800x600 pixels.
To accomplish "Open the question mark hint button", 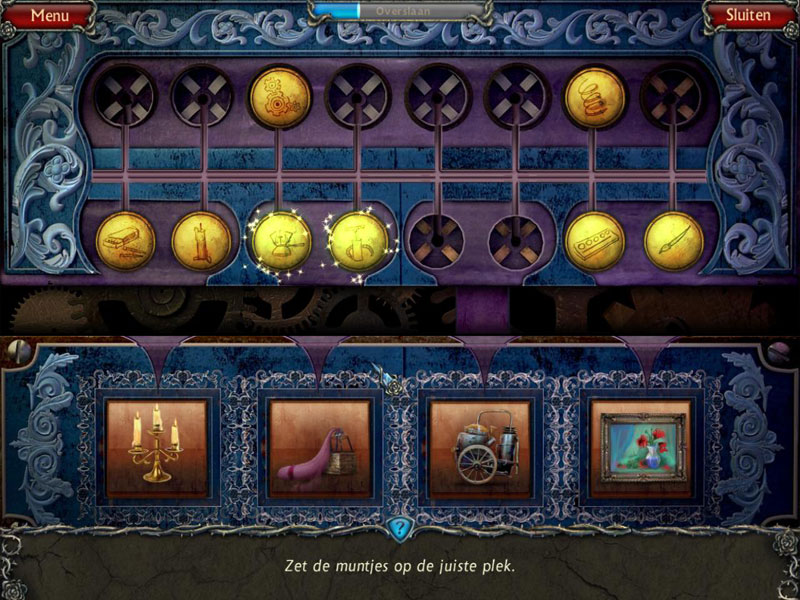I will 400,528.
